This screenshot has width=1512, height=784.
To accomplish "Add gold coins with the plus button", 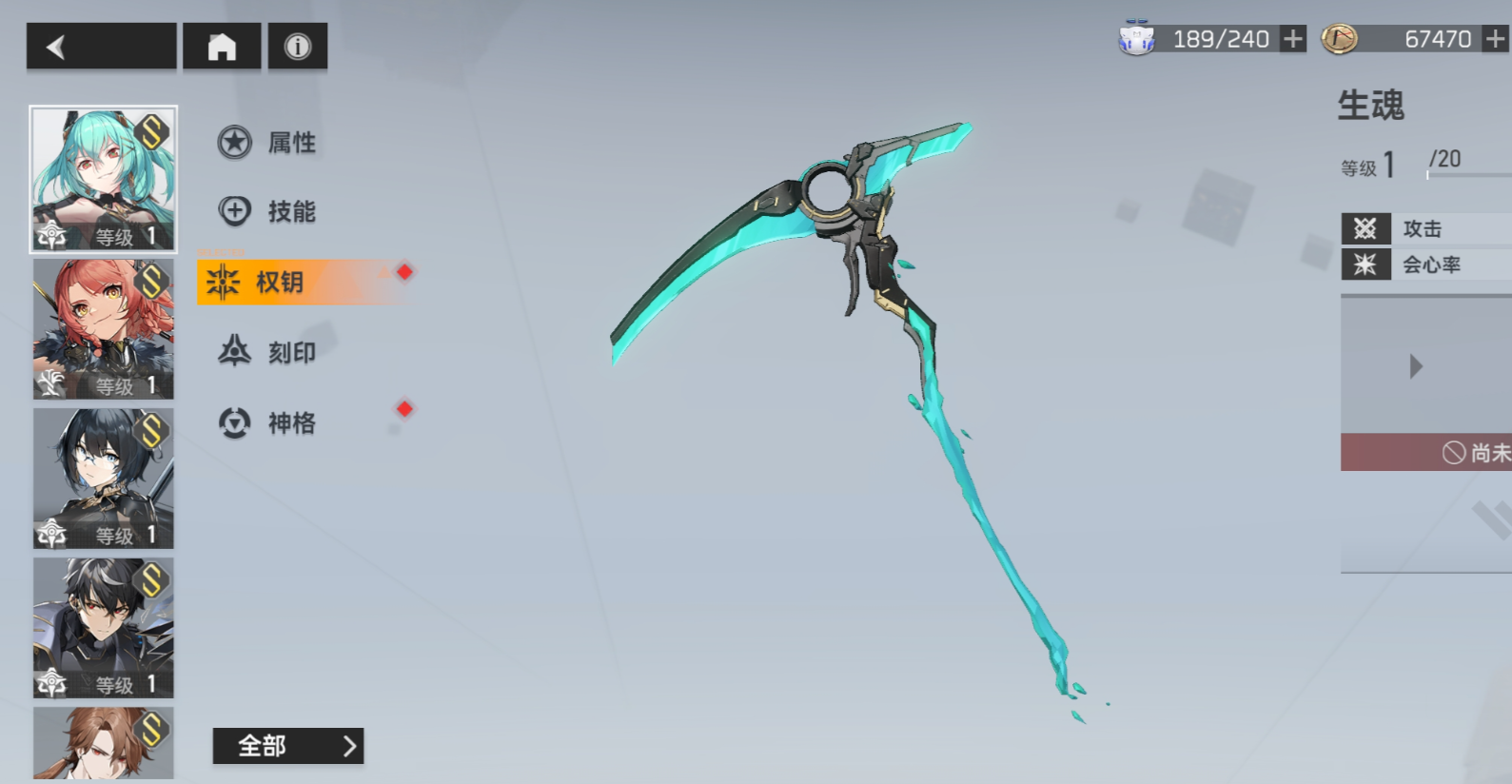I will [x=1496, y=39].
